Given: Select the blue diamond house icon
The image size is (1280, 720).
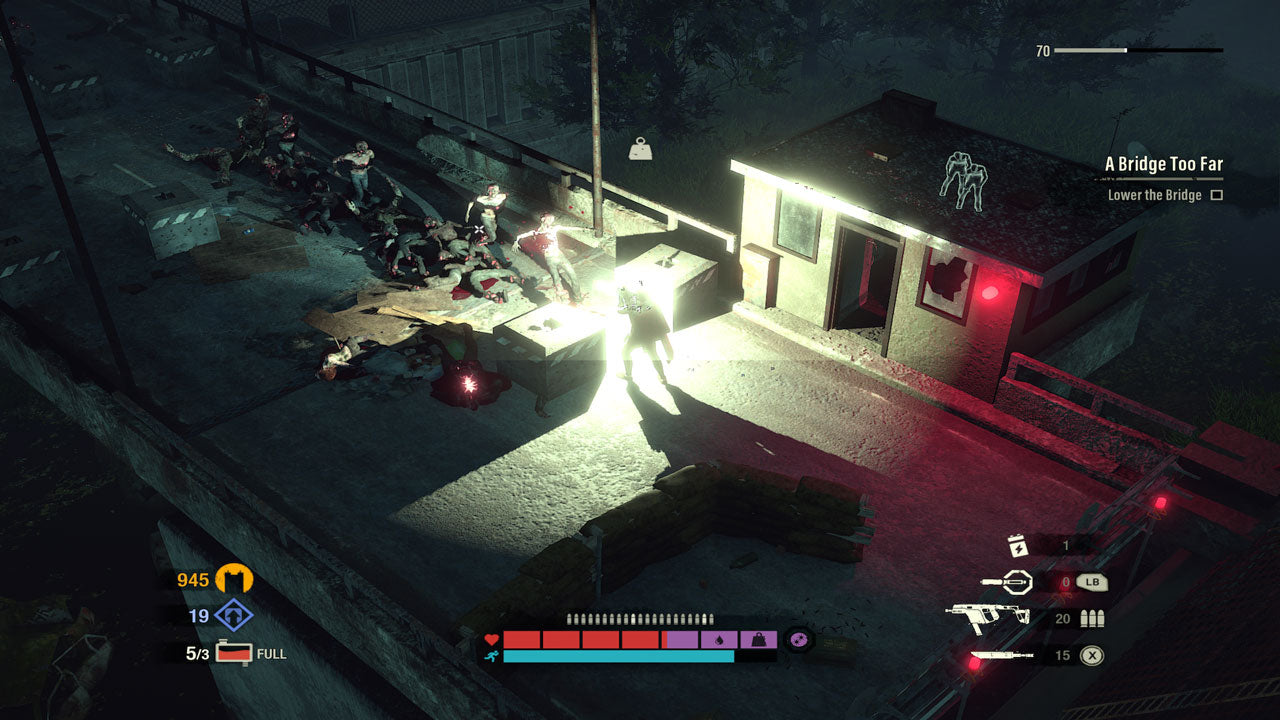Looking at the screenshot, I should click(x=234, y=616).
